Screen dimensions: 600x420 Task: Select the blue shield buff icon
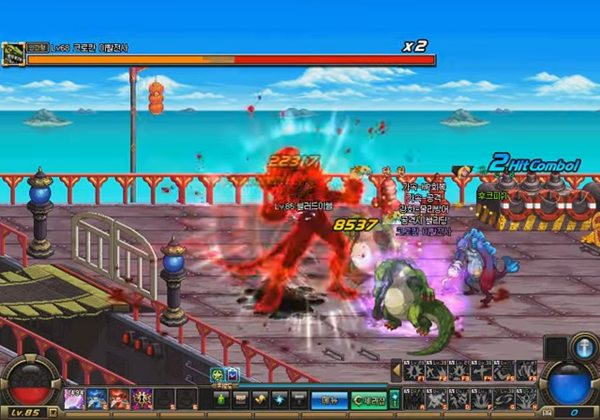232,375
